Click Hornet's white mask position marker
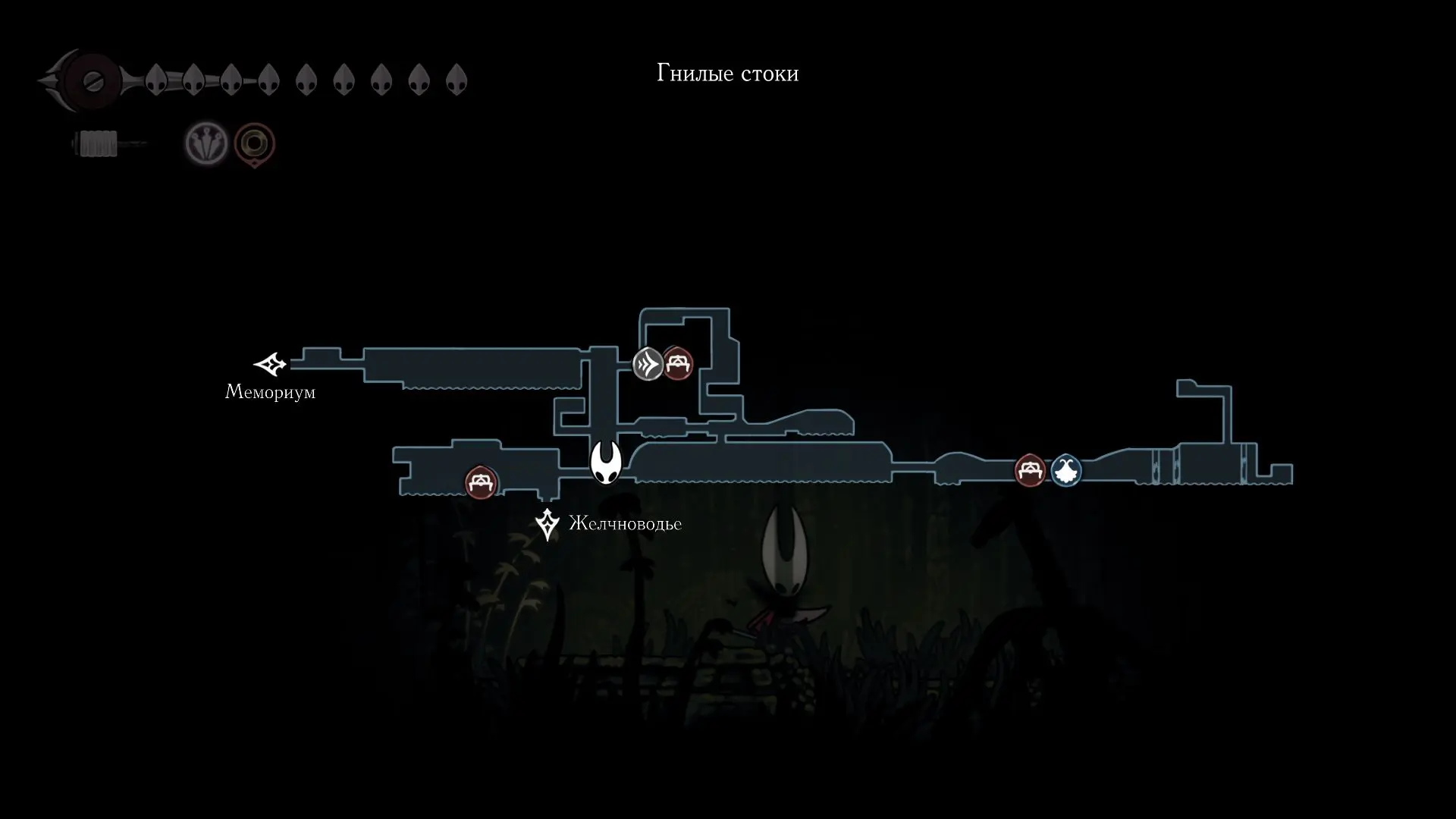 606,463
